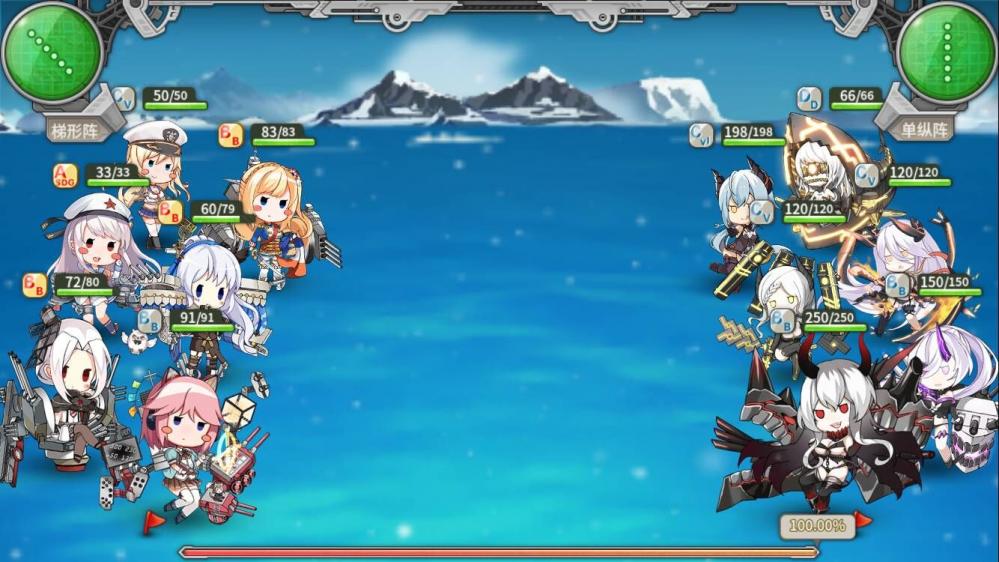Select the enemy class badge beside 250/250
Screen dimensions: 999x562
coord(783,321)
